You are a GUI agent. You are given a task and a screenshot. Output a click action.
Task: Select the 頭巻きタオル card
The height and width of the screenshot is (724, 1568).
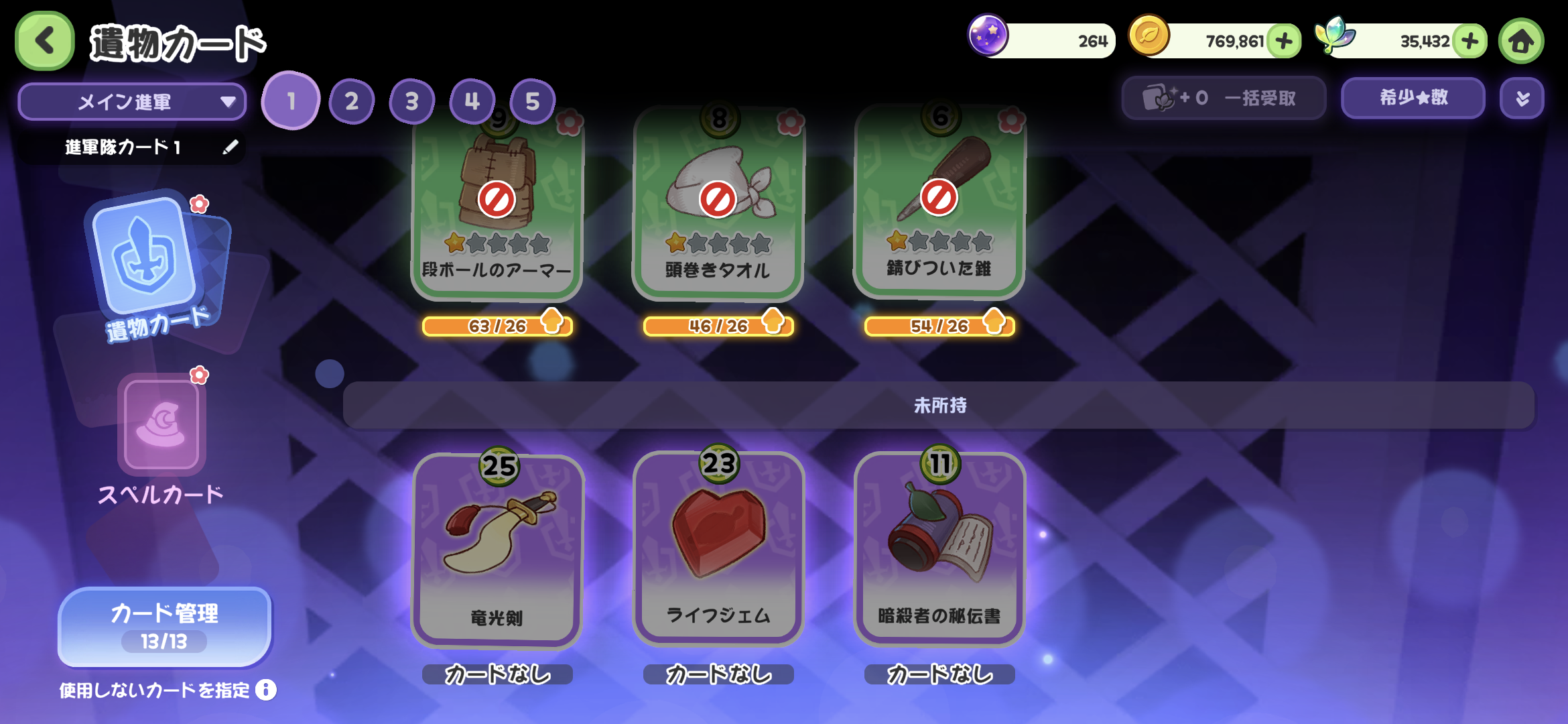[718, 208]
